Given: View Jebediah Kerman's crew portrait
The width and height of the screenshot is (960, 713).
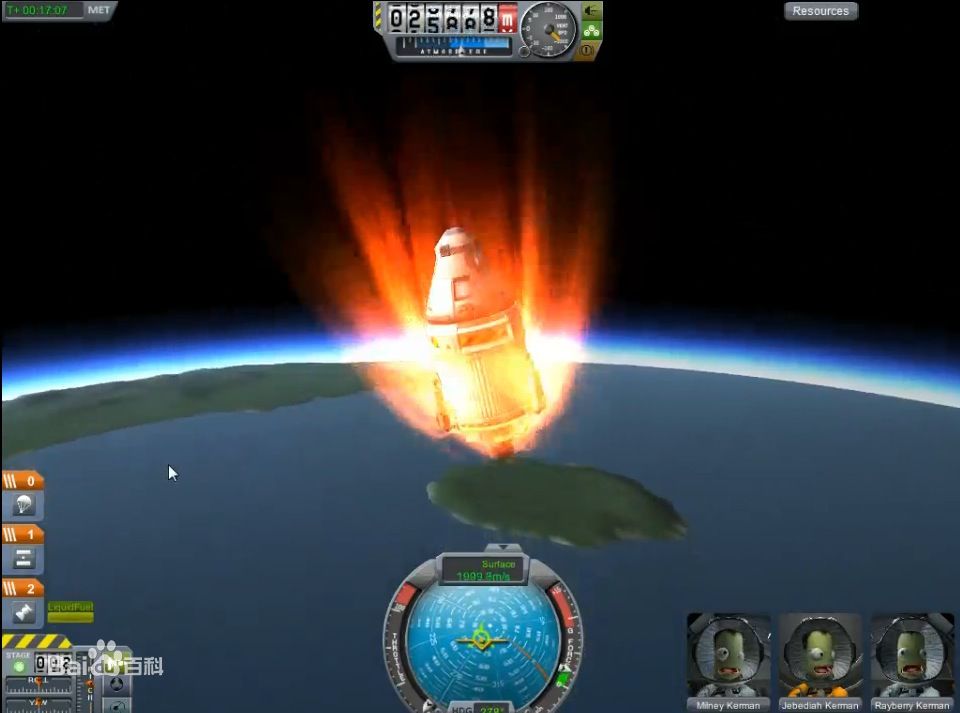Looking at the screenshot, I should pyautogui.click(x=820, y=655).
